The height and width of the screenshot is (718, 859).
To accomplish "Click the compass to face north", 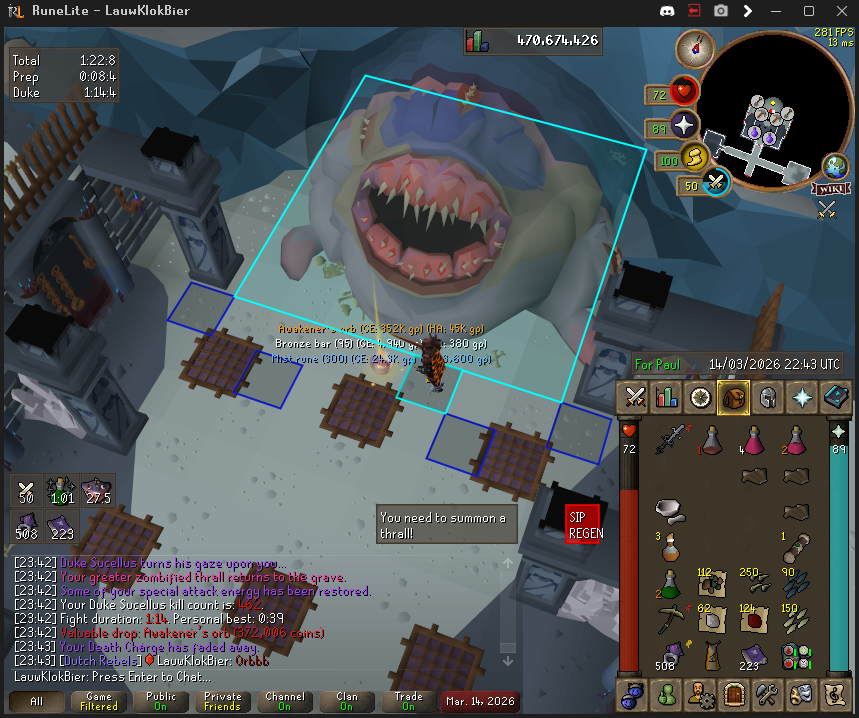I will pos(693,46).
